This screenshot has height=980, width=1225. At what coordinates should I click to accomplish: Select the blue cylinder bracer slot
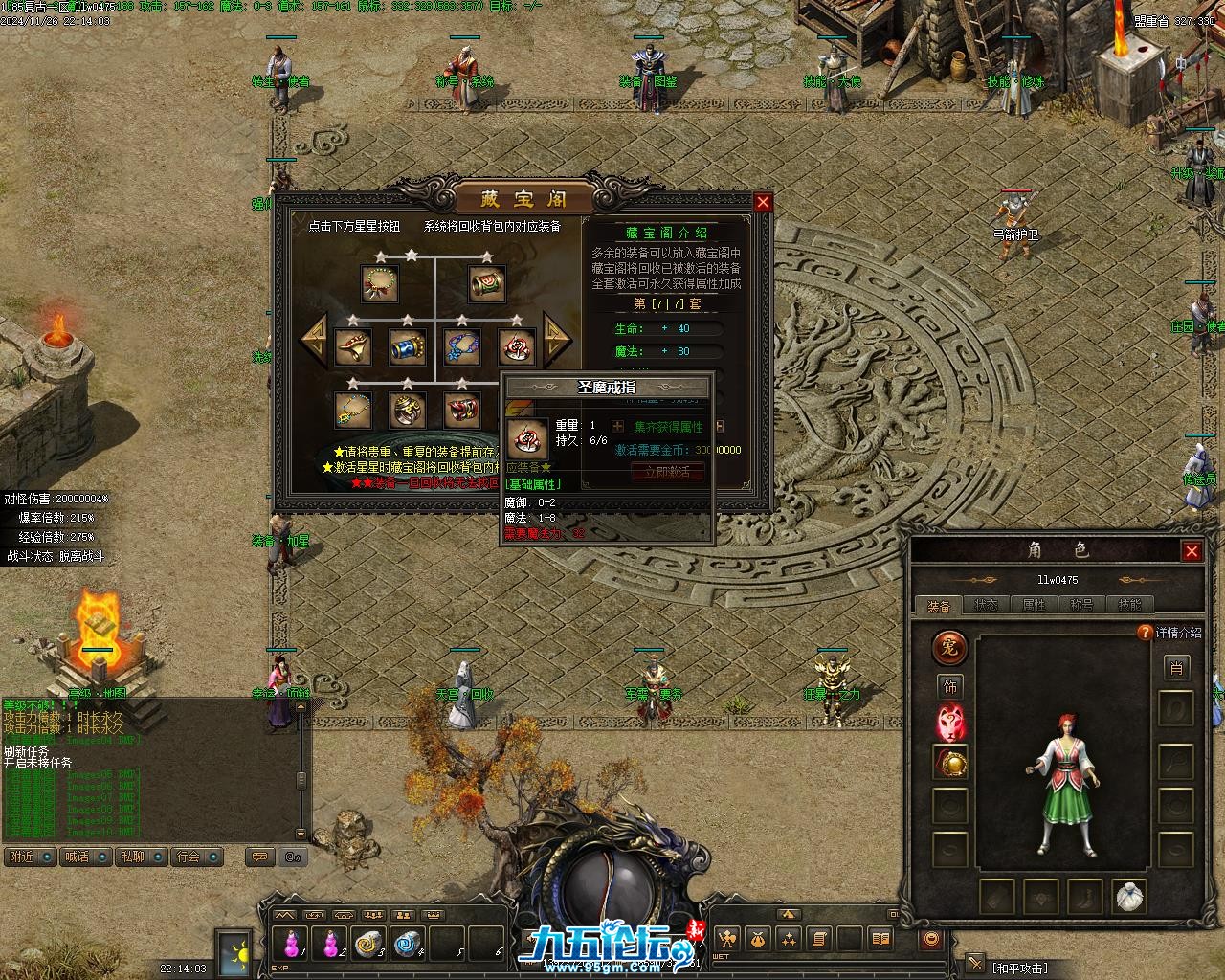click(408, 346)
